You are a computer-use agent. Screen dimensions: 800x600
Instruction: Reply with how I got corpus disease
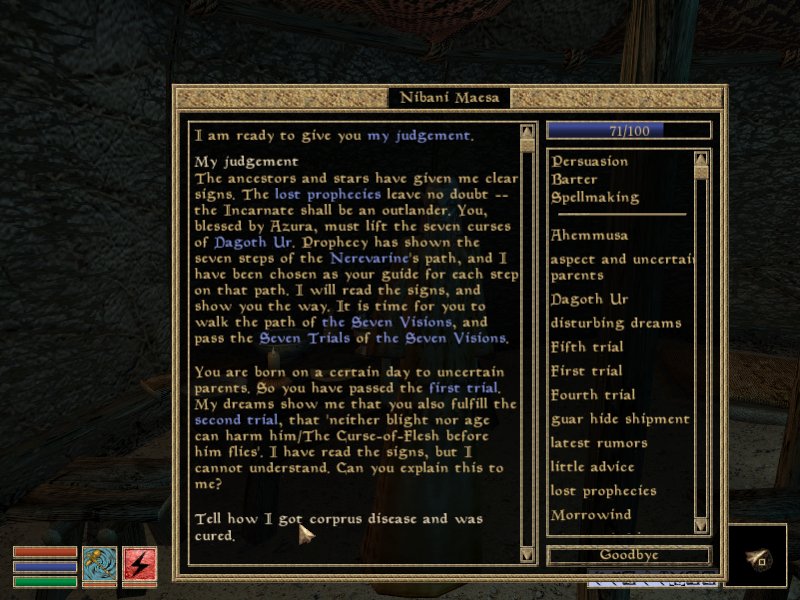[339, 527]
